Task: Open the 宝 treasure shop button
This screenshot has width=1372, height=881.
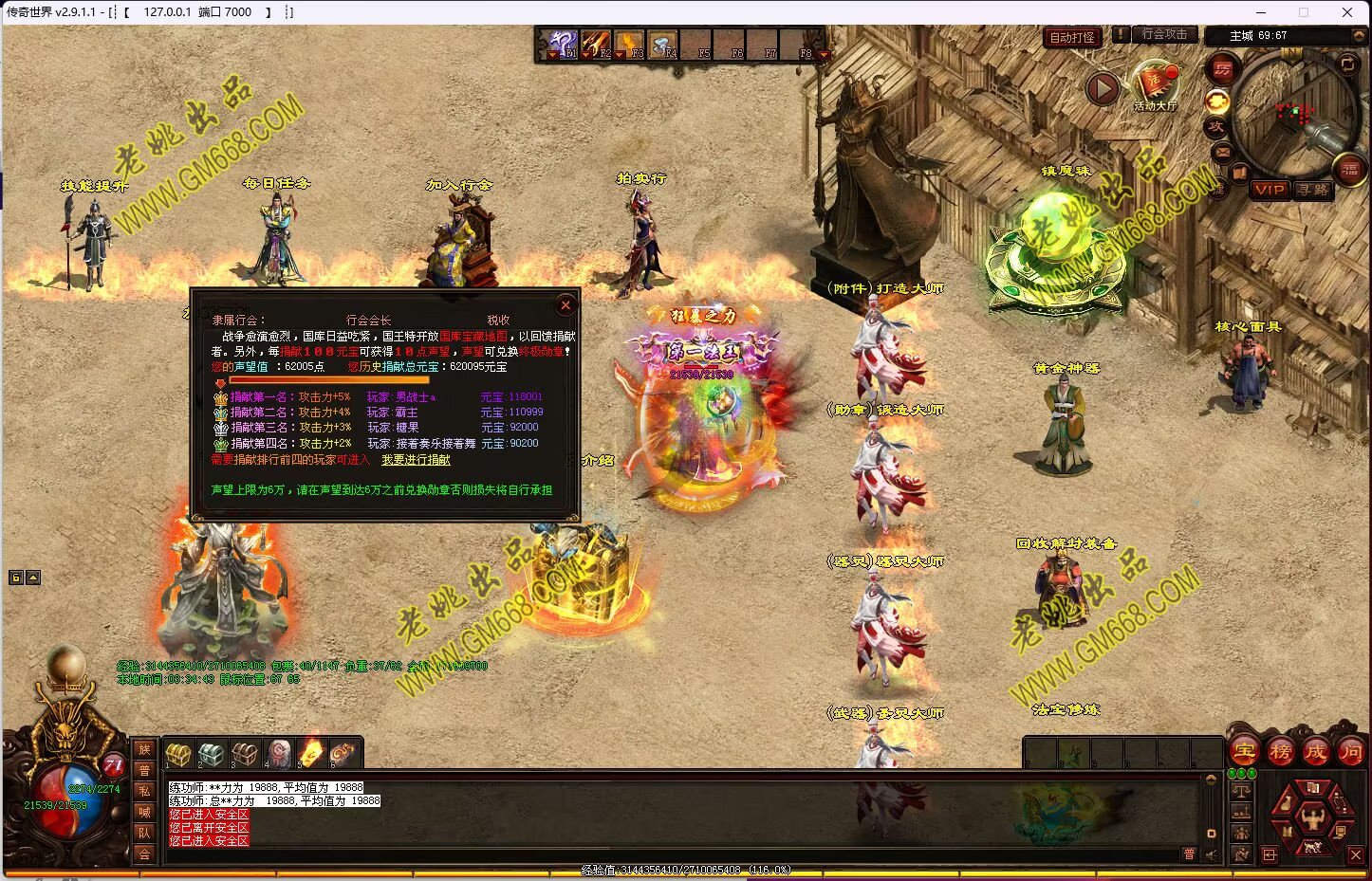Action: tap(1245, 753)
